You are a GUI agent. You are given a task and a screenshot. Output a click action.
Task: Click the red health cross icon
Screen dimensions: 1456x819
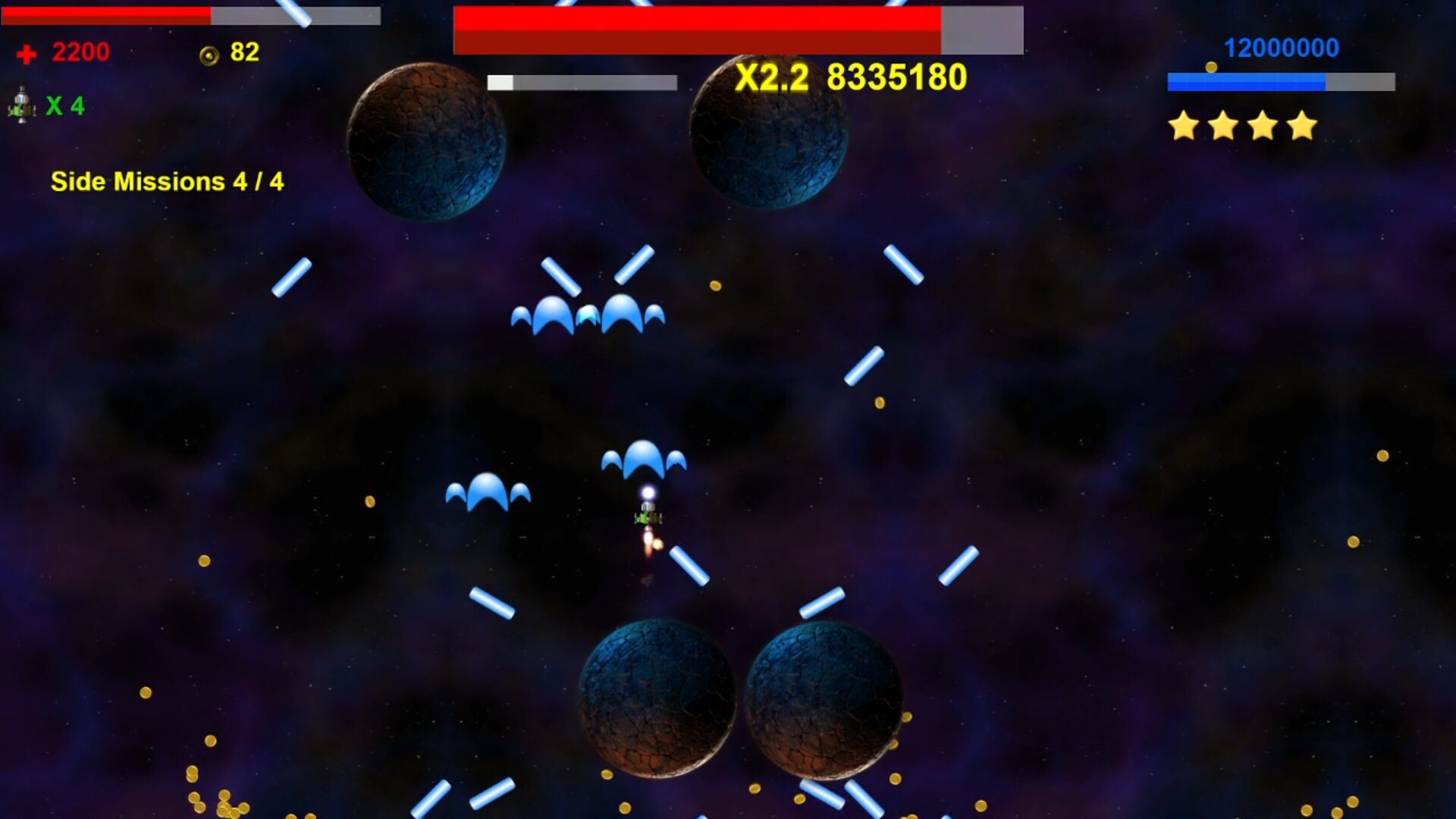25,53
